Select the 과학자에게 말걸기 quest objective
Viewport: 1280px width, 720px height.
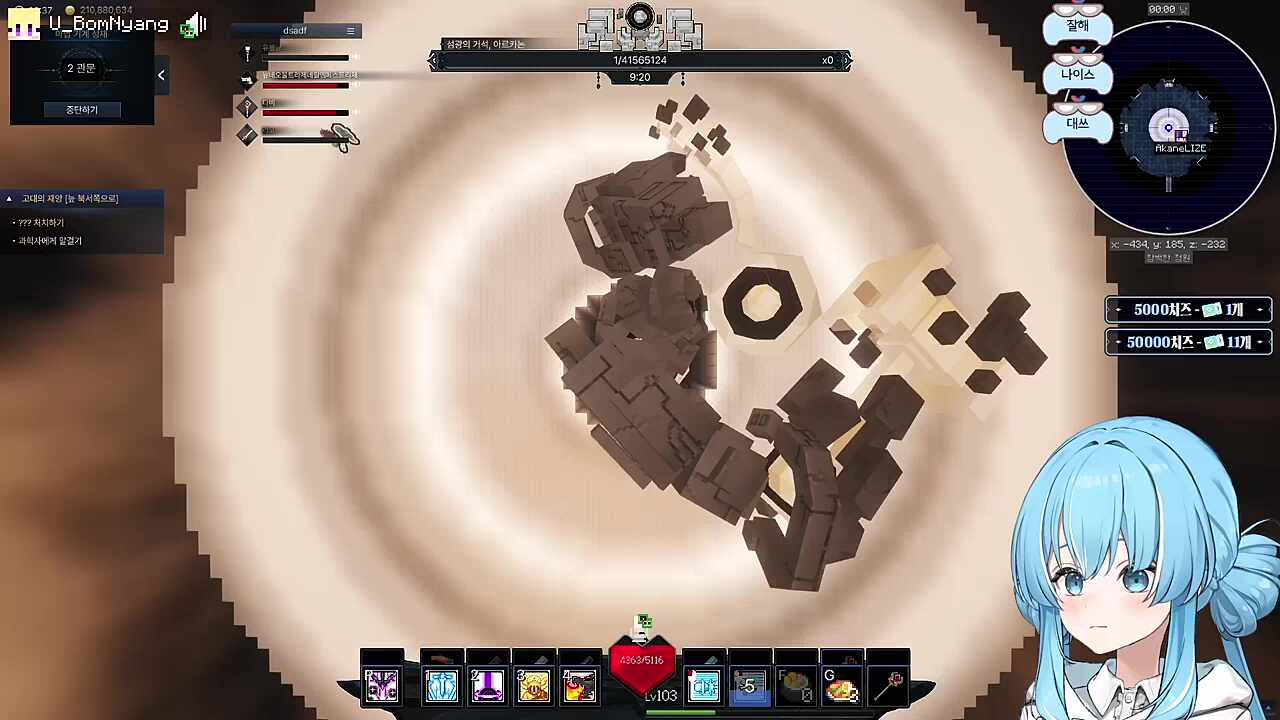(x=50, y=241)
